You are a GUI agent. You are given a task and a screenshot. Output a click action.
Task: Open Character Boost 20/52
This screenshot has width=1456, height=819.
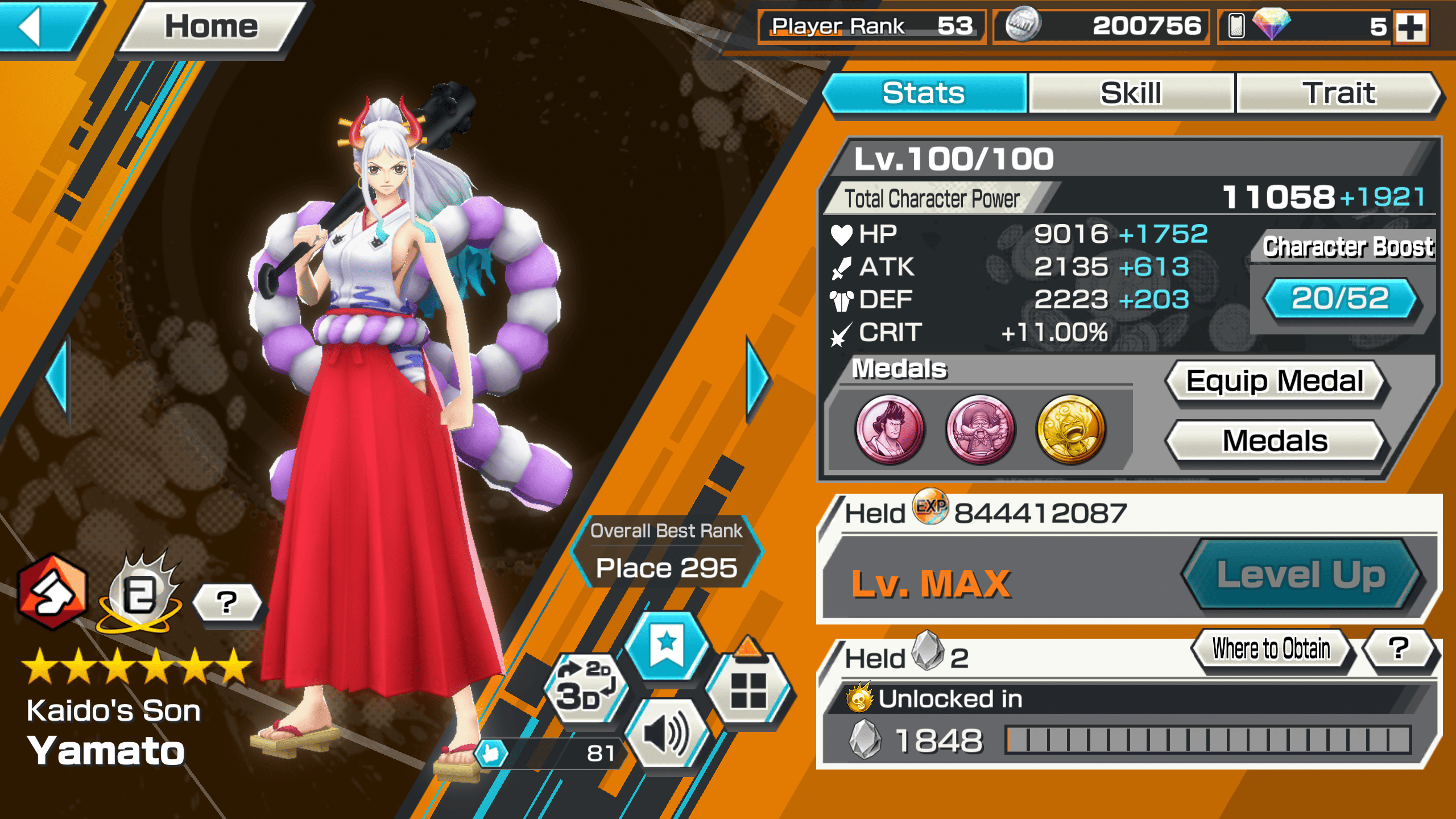[x=1340, y=299]
